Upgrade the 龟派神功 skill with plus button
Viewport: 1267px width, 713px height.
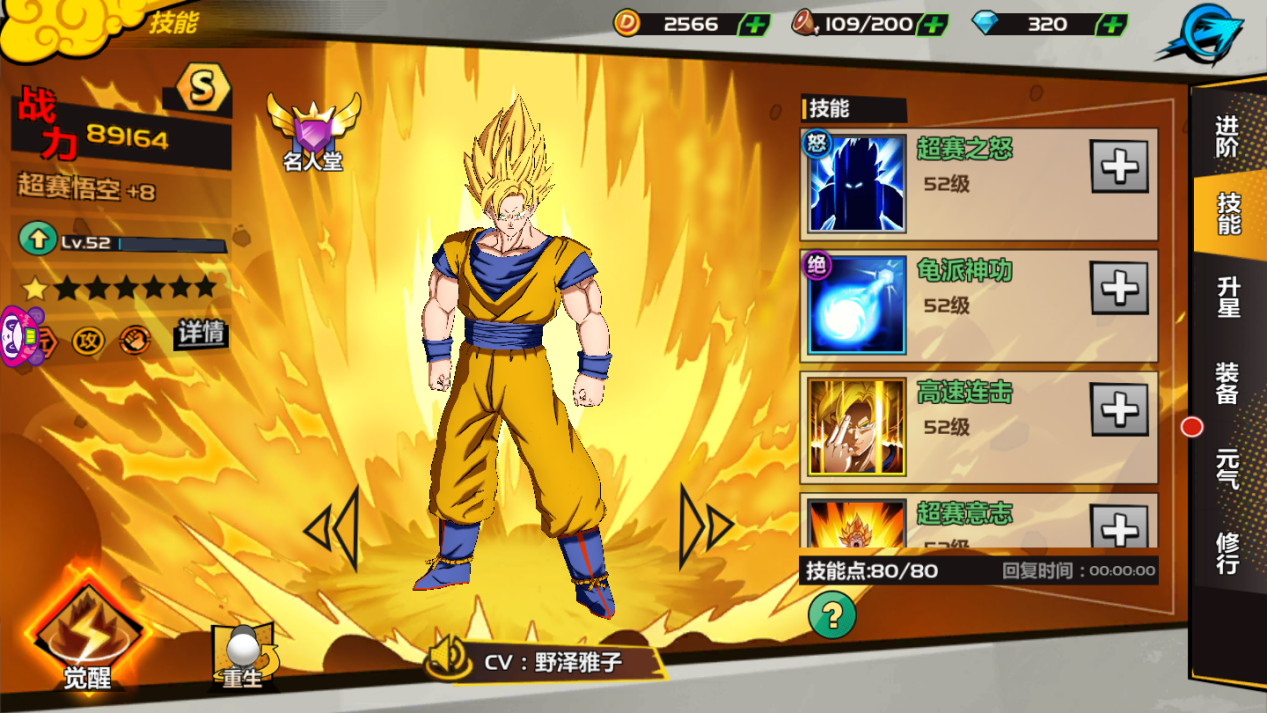coord(1118,289)
